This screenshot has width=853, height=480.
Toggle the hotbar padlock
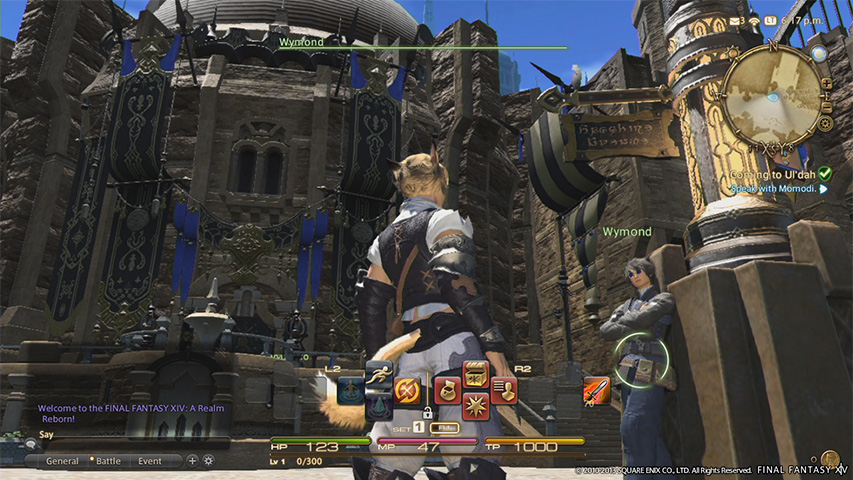428,412
